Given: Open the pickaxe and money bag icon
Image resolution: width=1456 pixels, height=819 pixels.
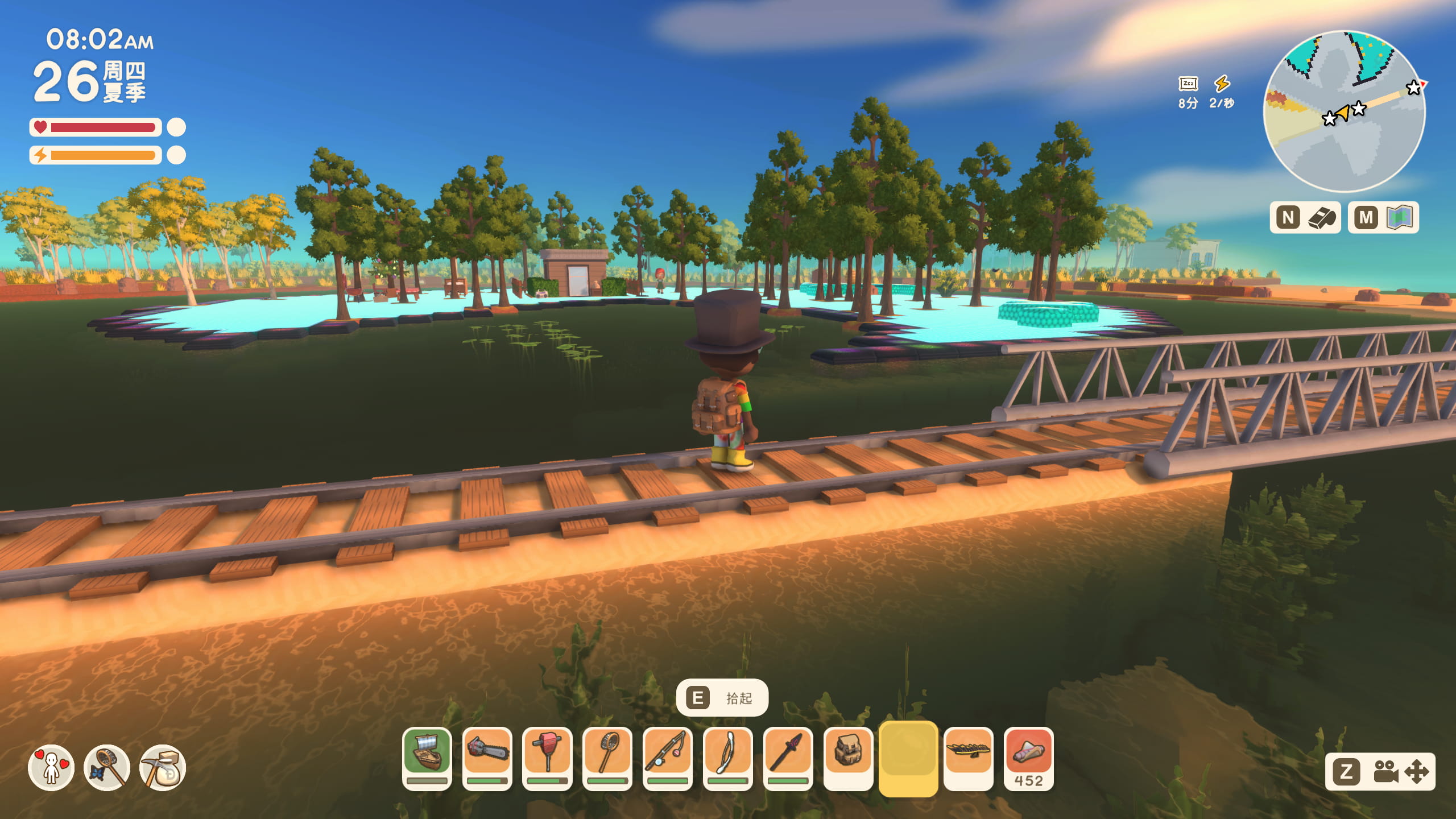Looking at the screenshot, I should pos(163,768).
